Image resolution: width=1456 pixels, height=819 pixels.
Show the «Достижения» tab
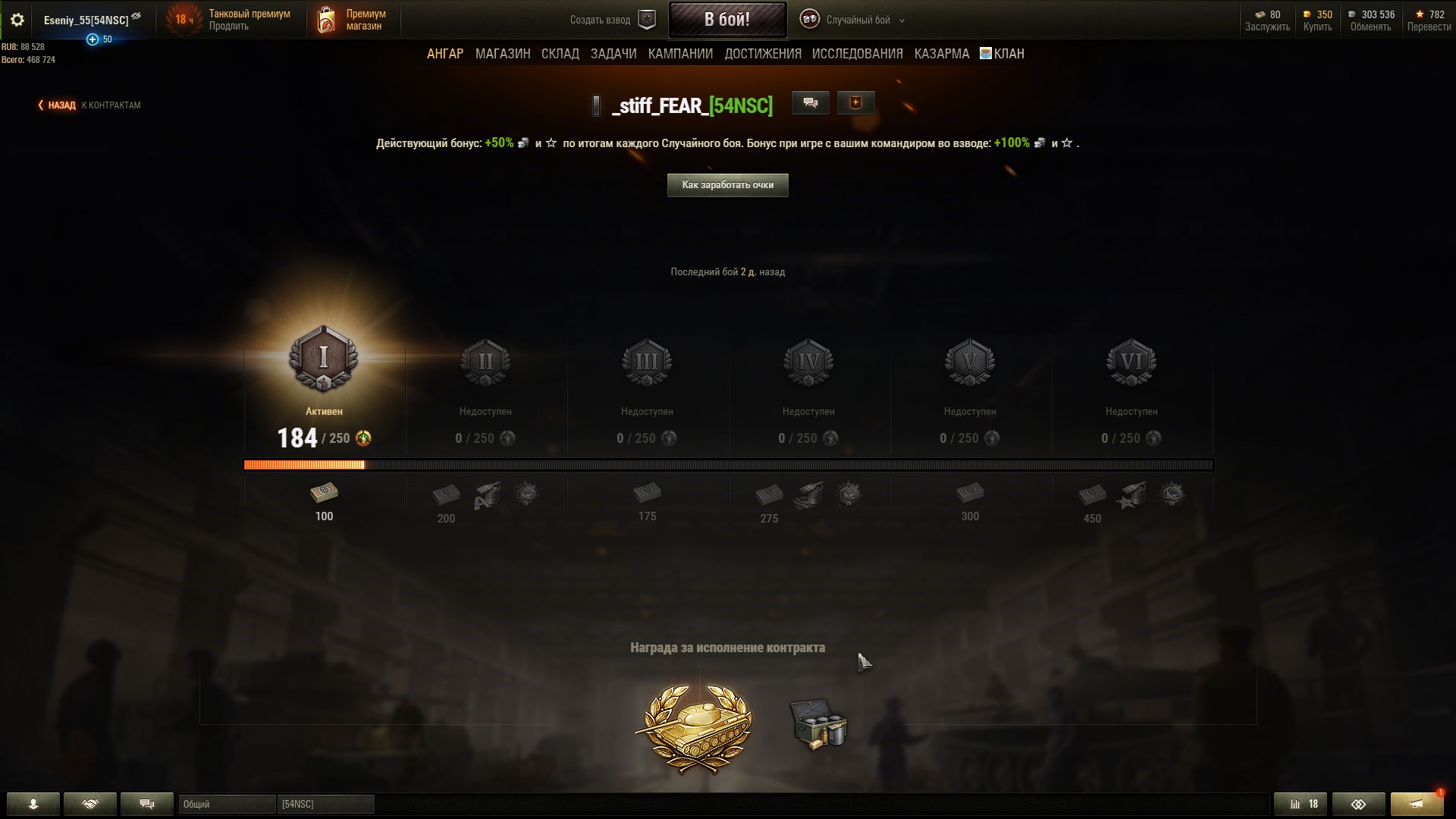pos(762,54)
